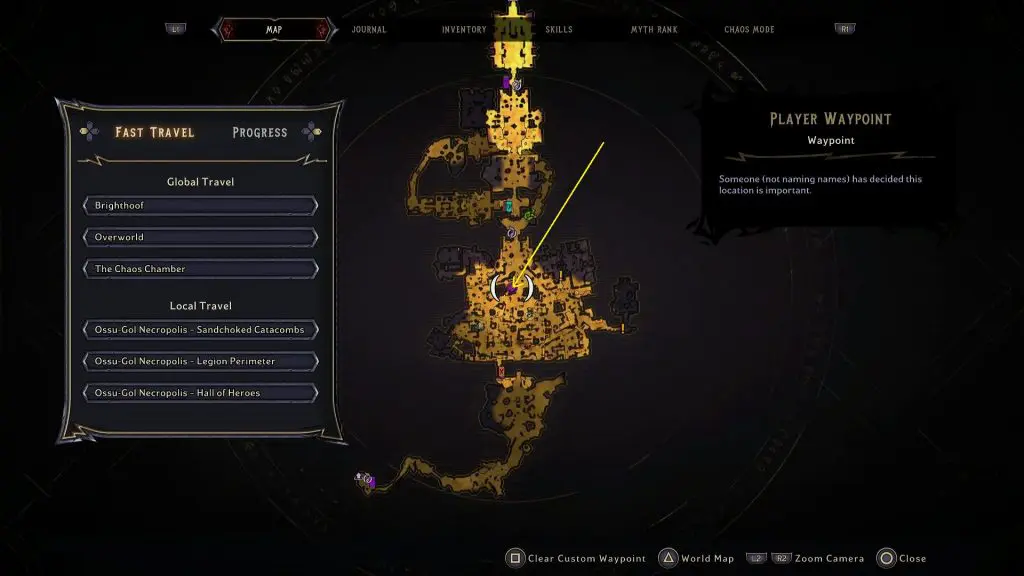The image size is (1024, 576).
Task: Fast travel to the Overworld
Action: [x=201, y=237]
